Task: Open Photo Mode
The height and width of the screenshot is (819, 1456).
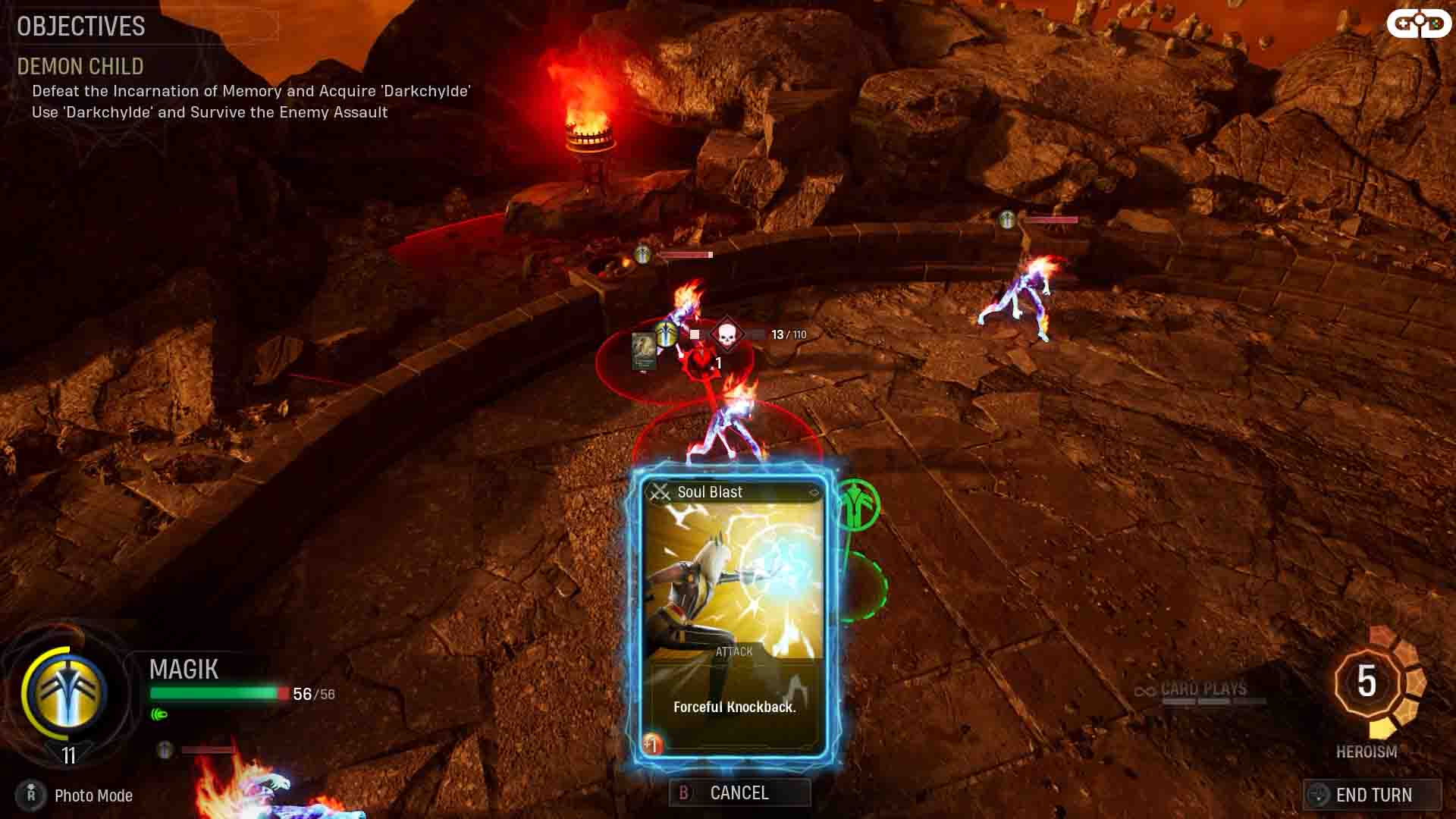Action: pyautogui.click(x=93, y=795)
